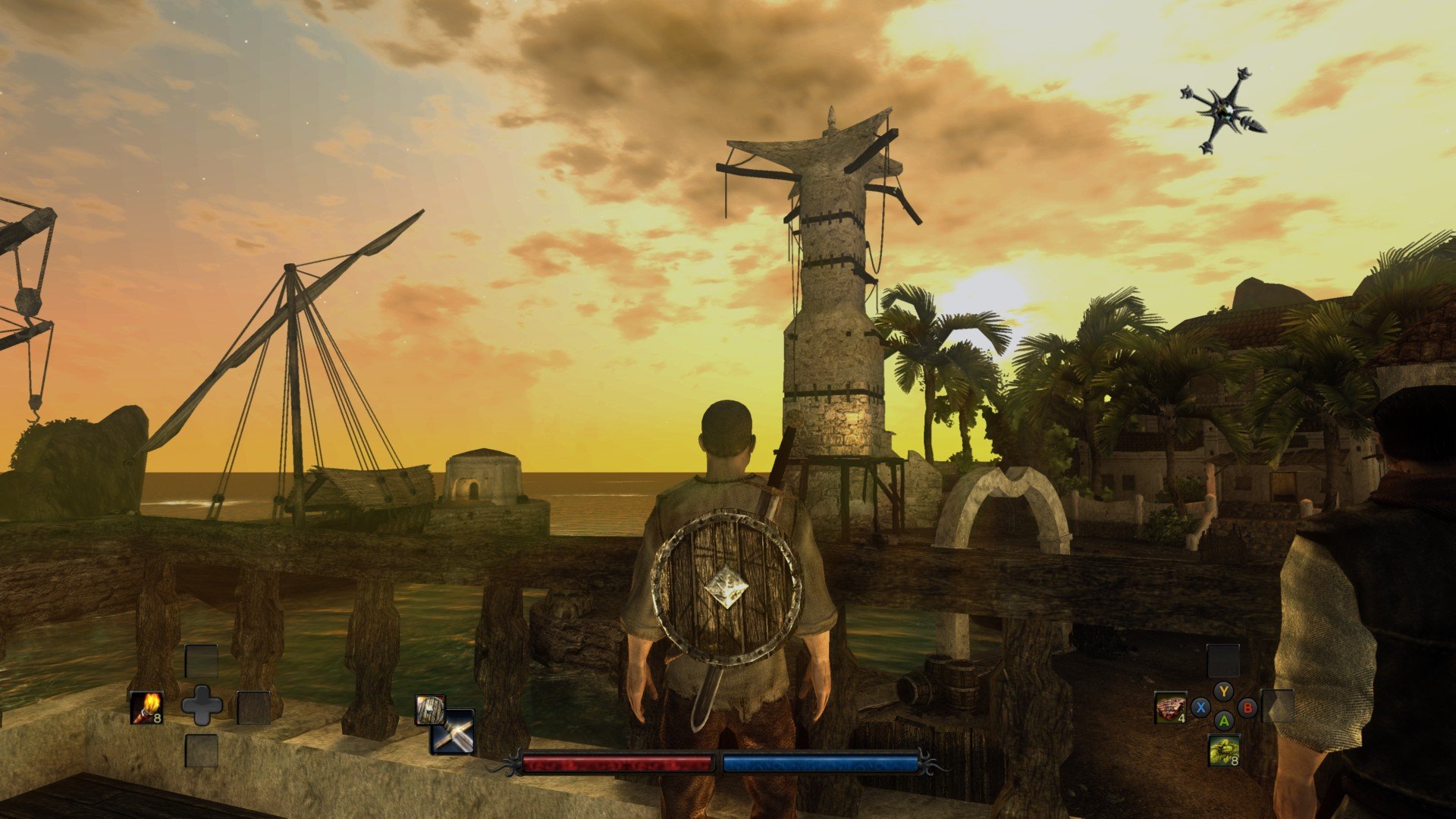The image size is (1456, 819).
Task: Click the wooden shield equipment icon
Action: click(x=429, y=710)
